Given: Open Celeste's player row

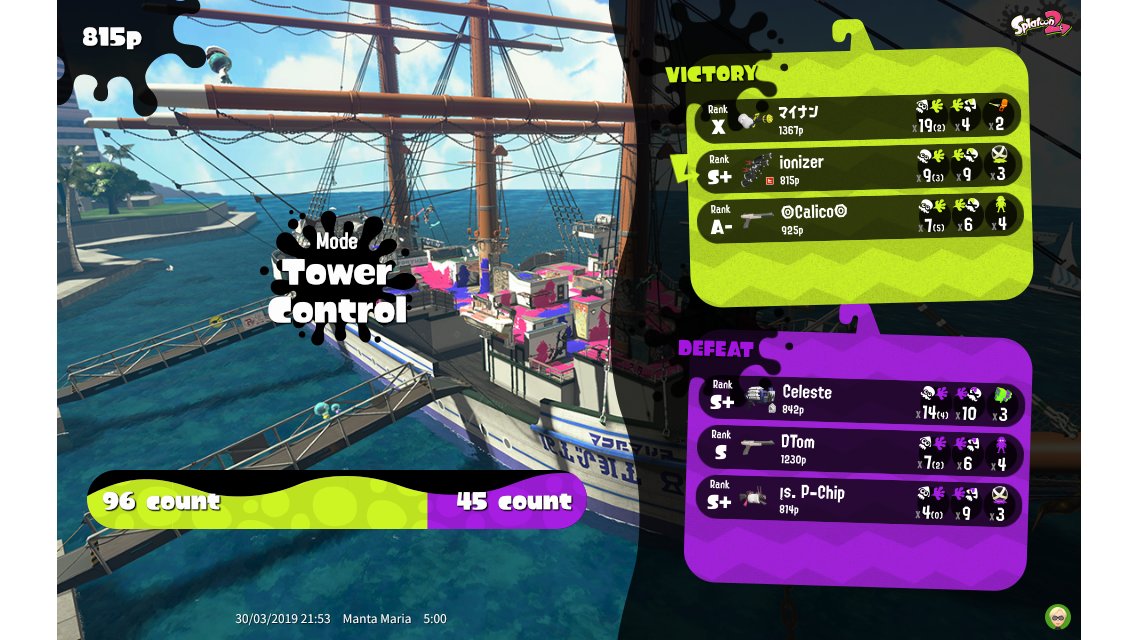Looking at the screenshot, I should click(860, 398).
